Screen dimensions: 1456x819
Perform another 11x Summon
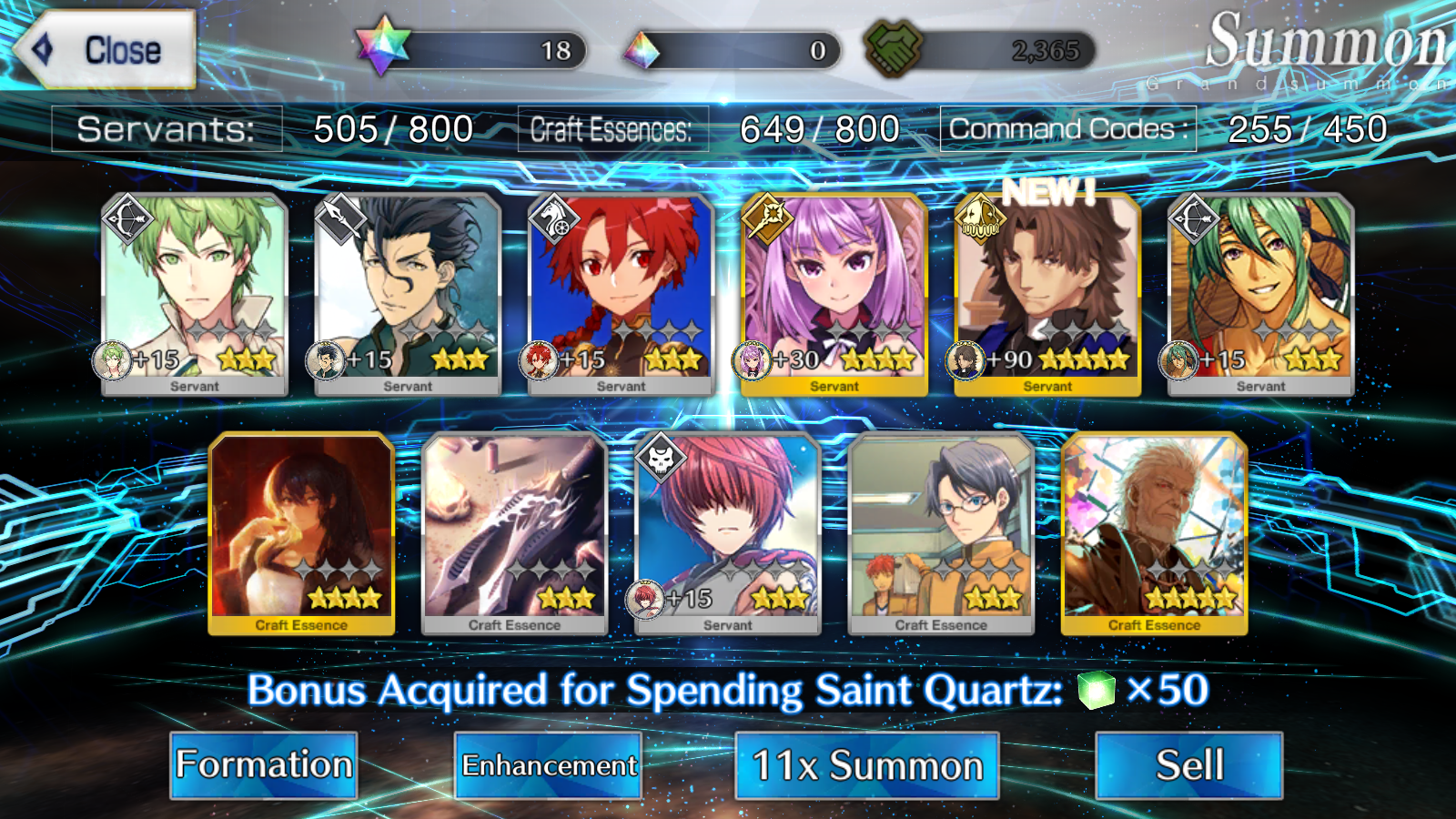[867, 765]
